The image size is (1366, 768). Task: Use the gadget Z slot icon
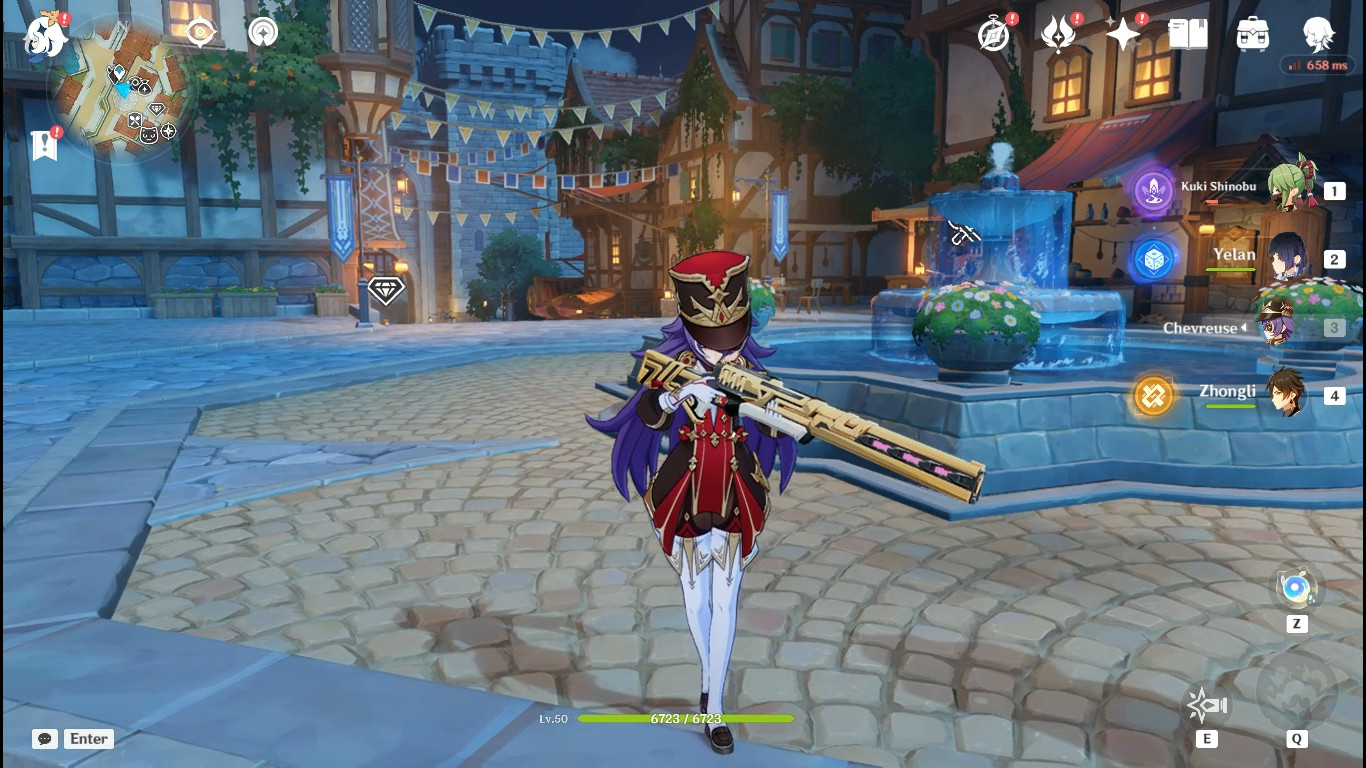(1297, 589)
